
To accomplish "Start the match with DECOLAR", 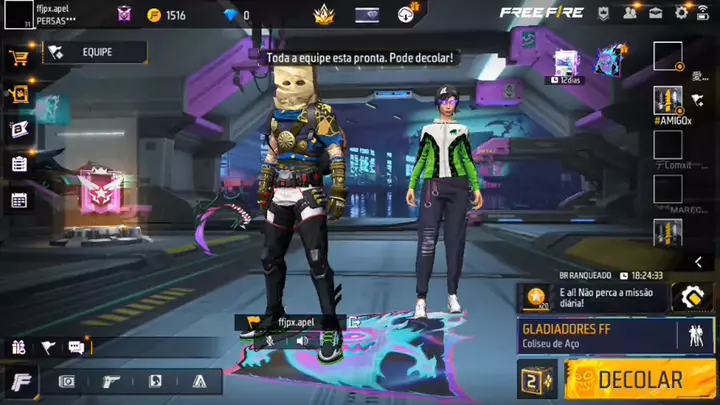I will pyautogui.click(x=639, y=380).
